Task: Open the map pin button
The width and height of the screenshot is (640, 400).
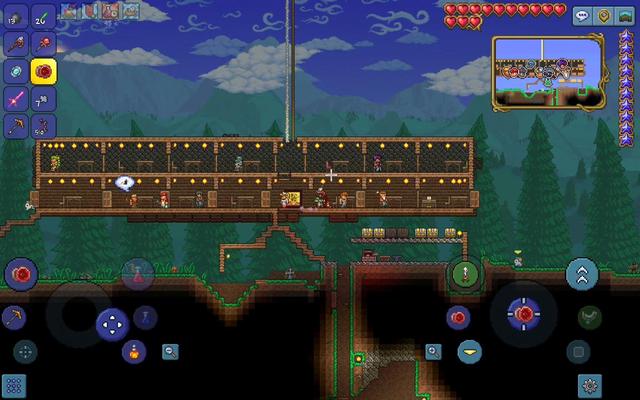Action: tap(604, 16)
